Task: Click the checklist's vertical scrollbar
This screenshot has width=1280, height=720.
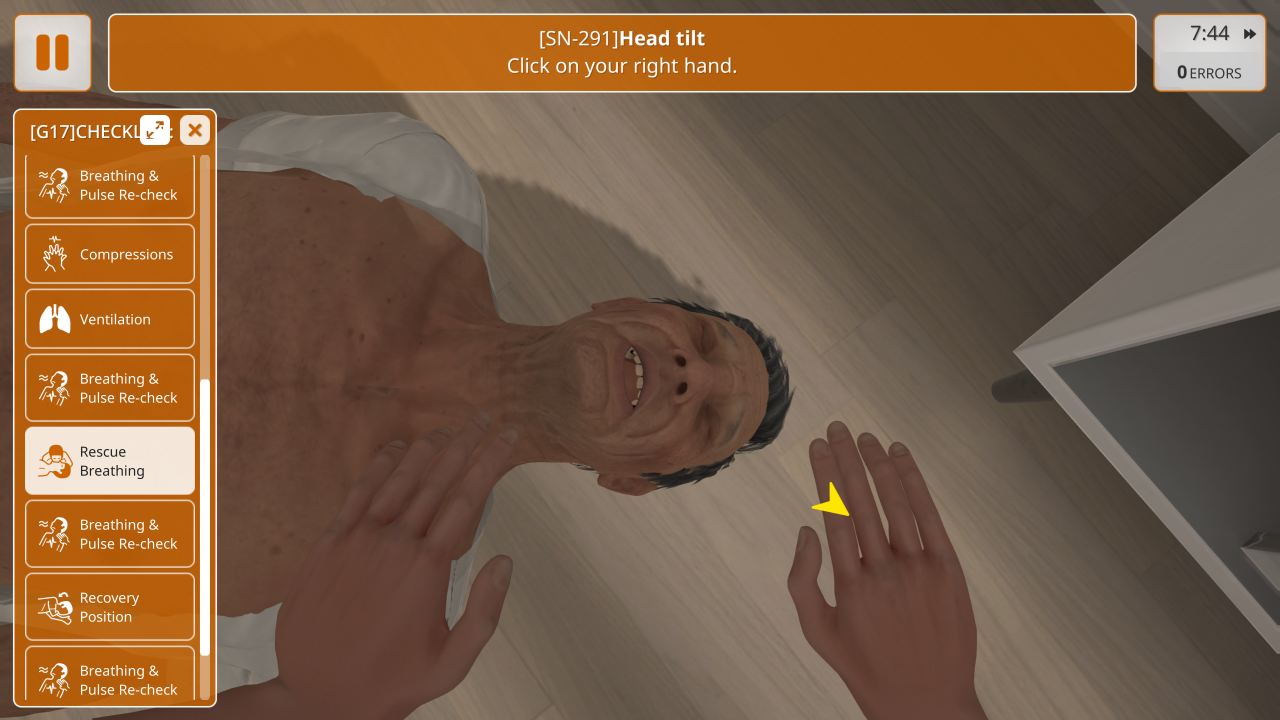Action: pyautogui.click(x=205, y=517)
